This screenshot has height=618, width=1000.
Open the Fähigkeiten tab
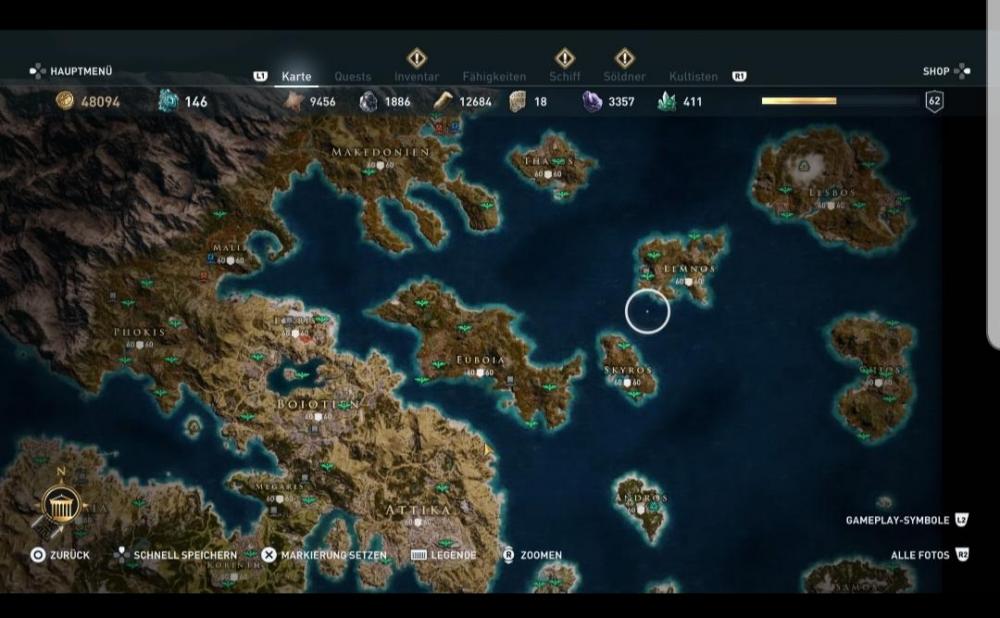point(494,76)
